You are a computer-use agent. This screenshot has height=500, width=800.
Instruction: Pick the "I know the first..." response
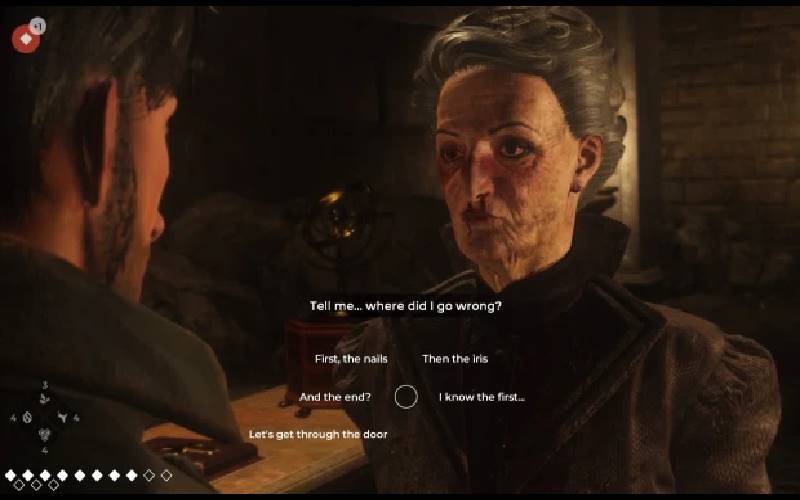tap(482, 397)
